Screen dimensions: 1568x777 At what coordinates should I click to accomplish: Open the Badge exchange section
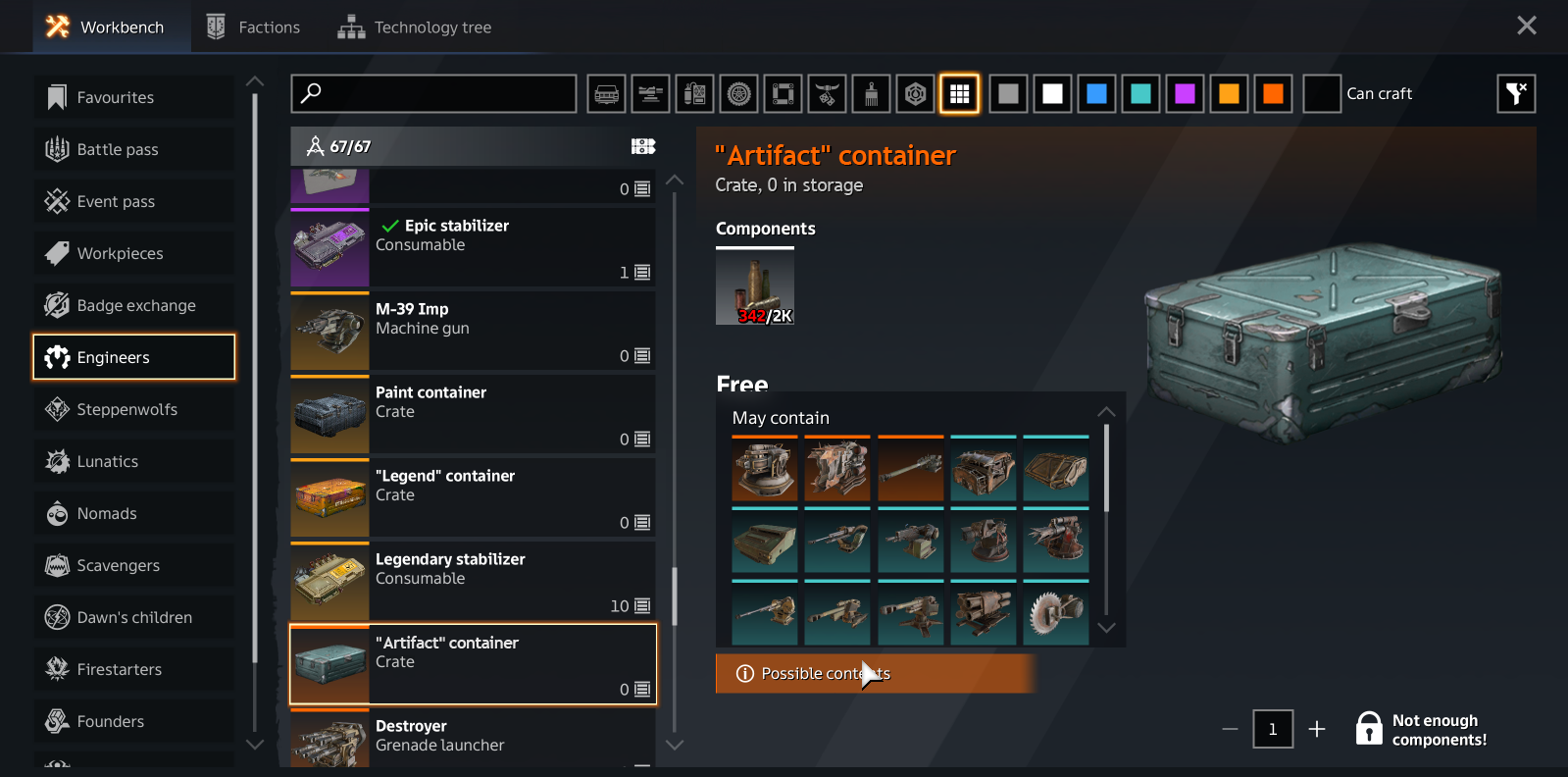pyautogui.click(x=135, y=305)
